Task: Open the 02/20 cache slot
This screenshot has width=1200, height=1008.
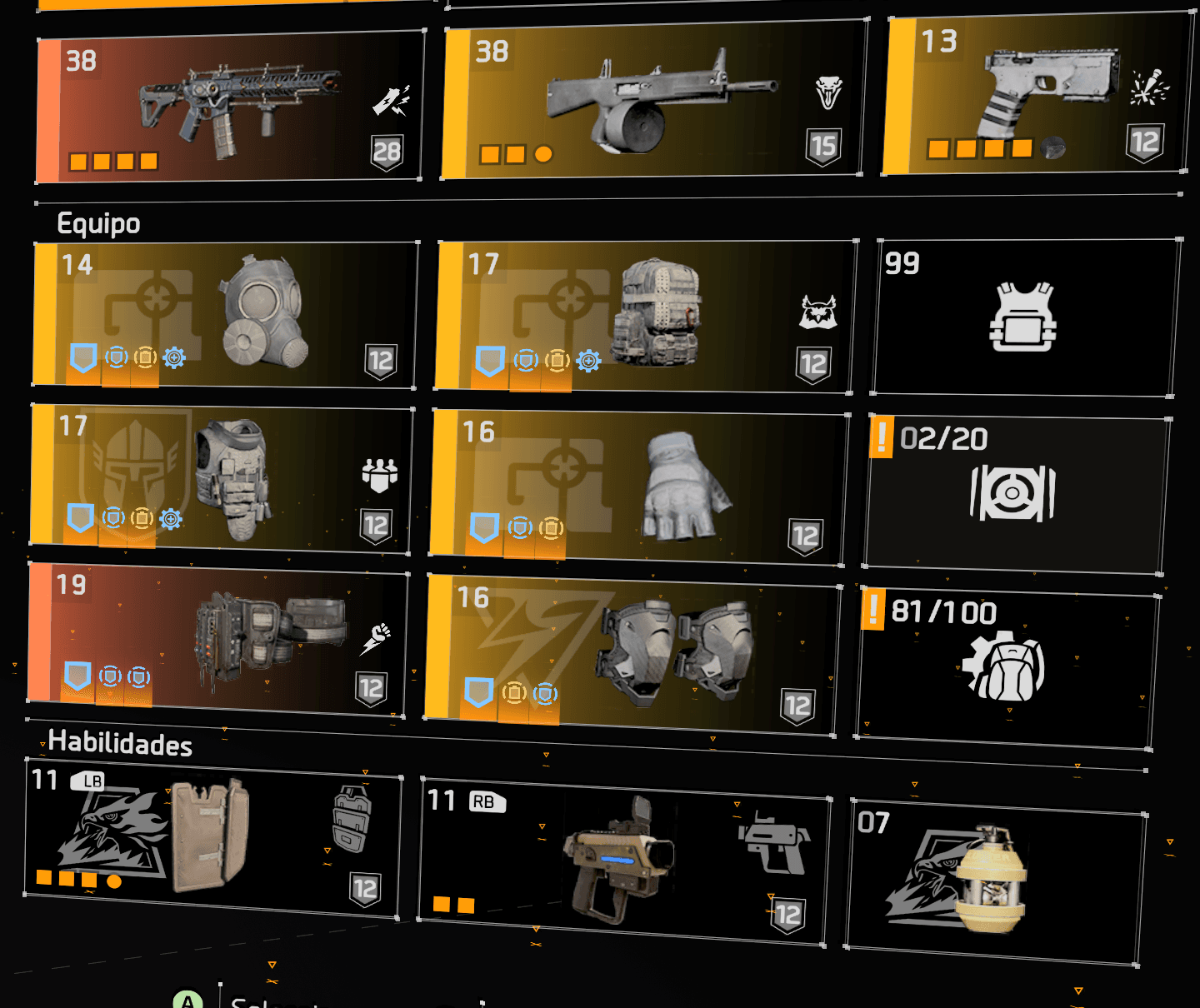Action: (1015, 493)
